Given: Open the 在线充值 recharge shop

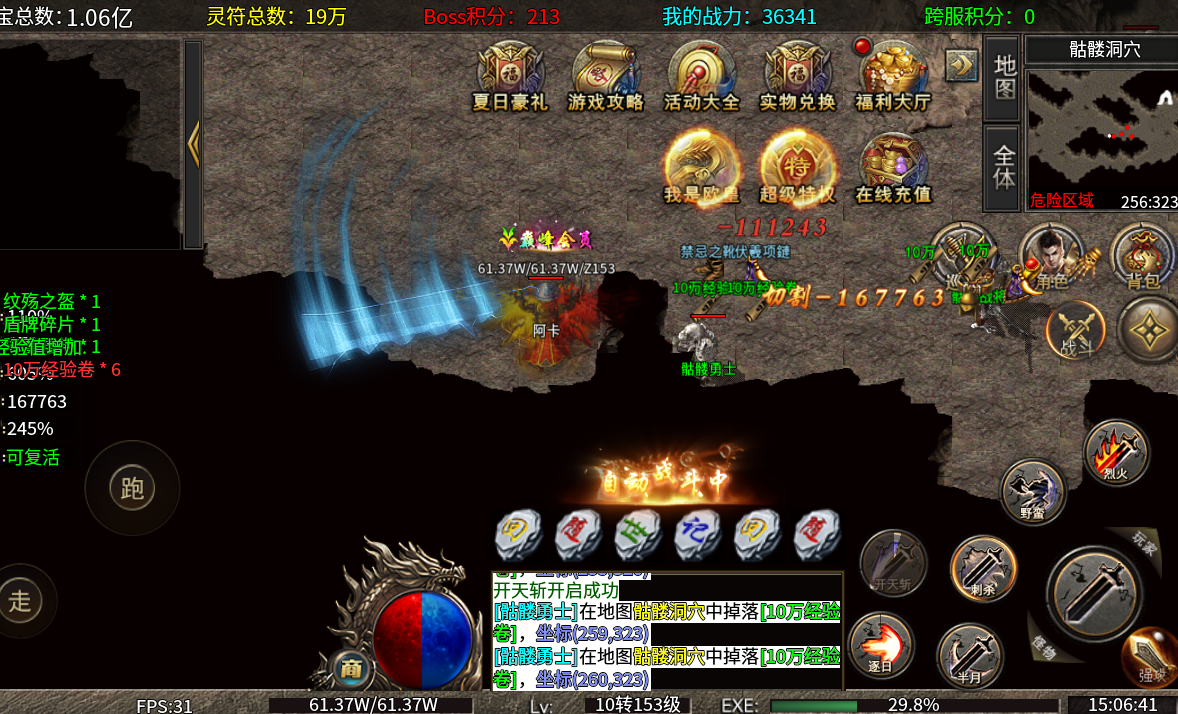Looking at the screenshot, I should click(x=893, y=167).
